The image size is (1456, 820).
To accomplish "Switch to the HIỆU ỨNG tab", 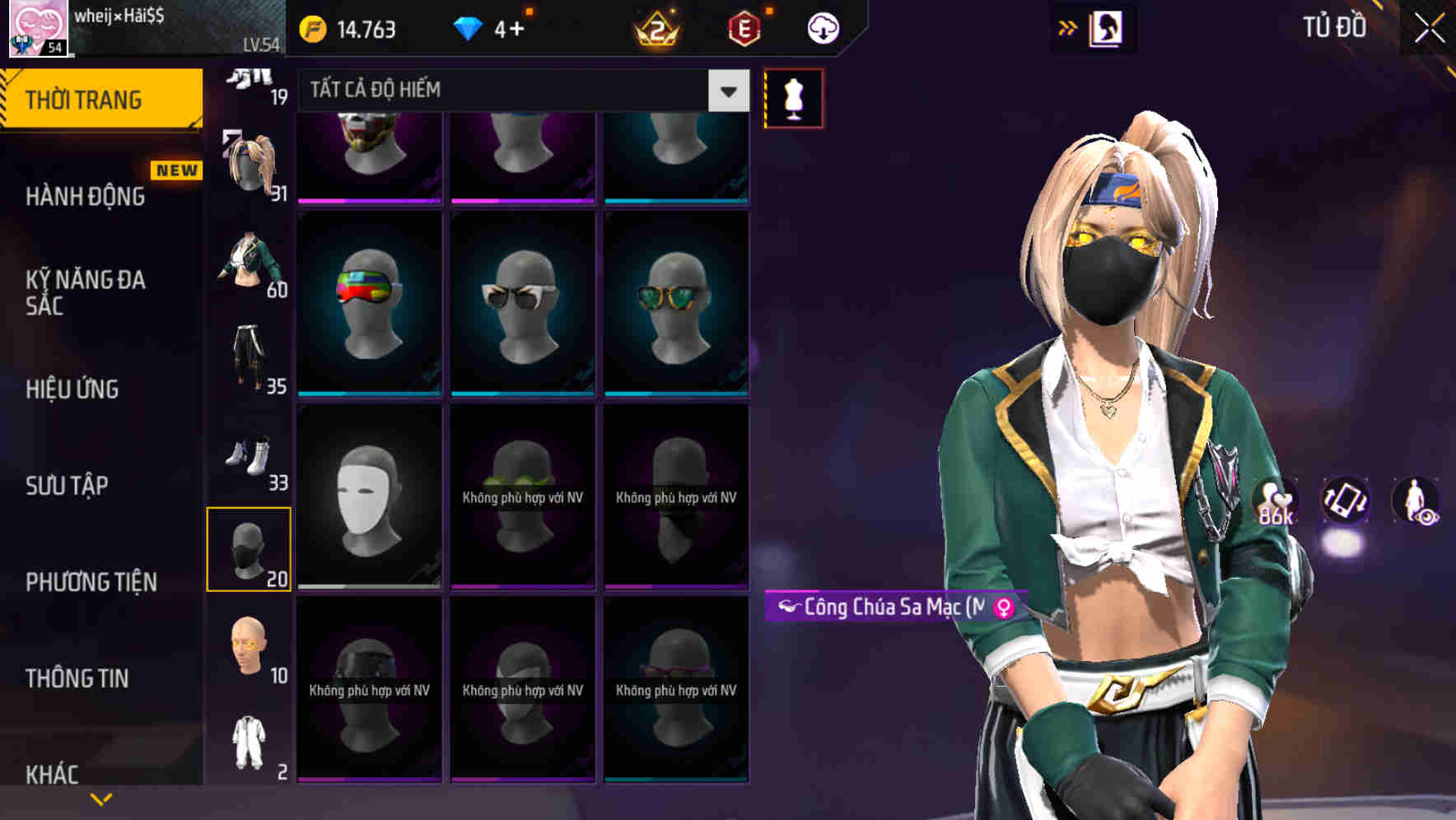I will click(x=72, y=389).
